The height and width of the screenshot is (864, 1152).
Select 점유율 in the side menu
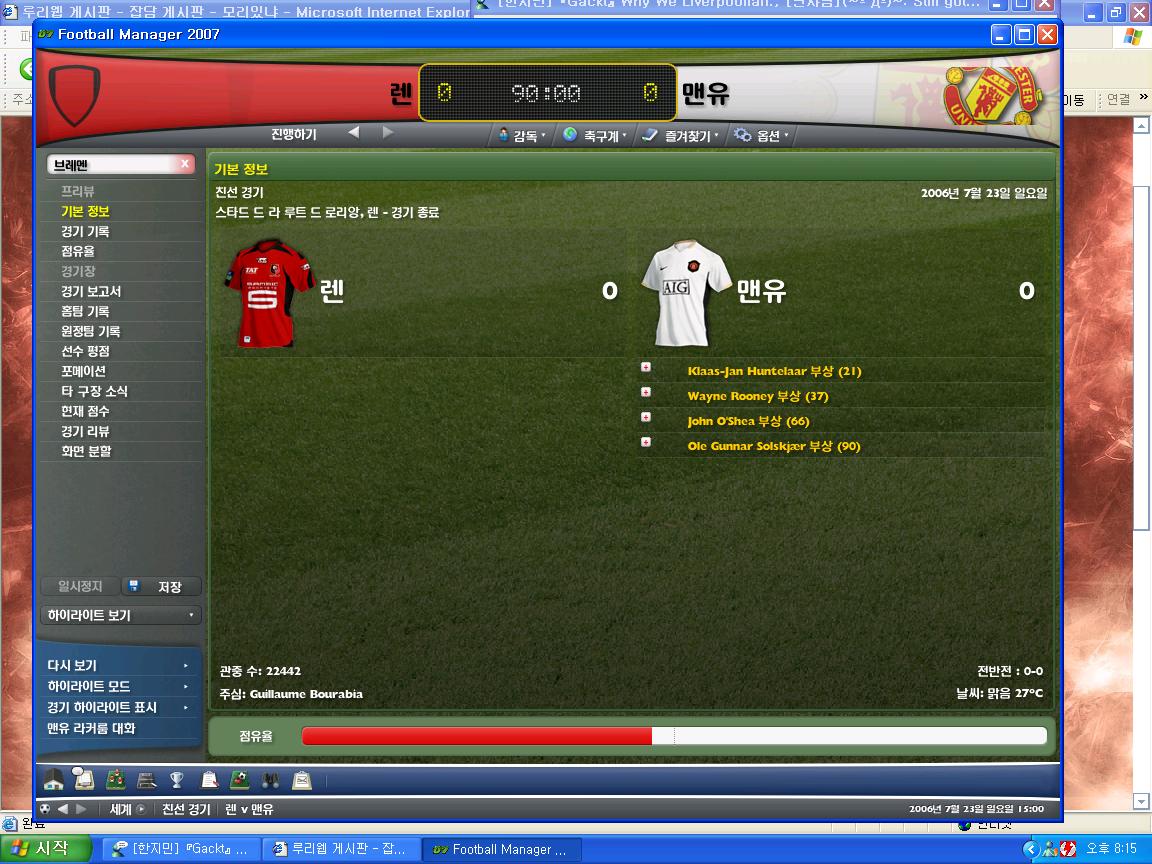pos(78,251)
